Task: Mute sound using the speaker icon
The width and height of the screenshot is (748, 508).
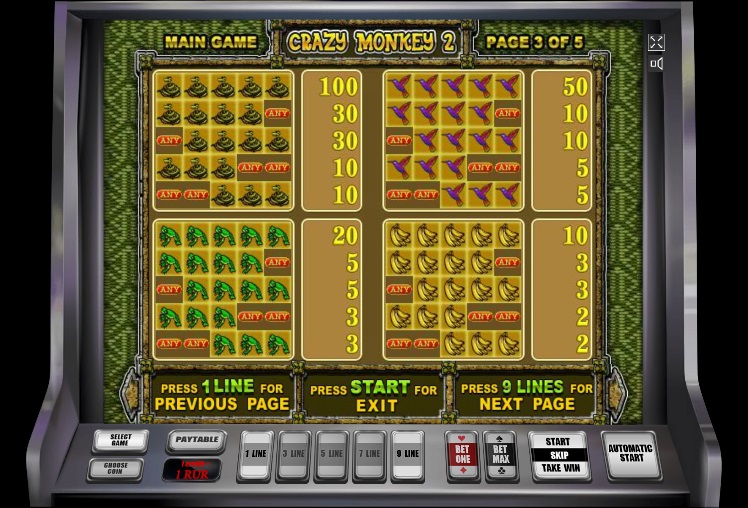Action: [656, 64]
